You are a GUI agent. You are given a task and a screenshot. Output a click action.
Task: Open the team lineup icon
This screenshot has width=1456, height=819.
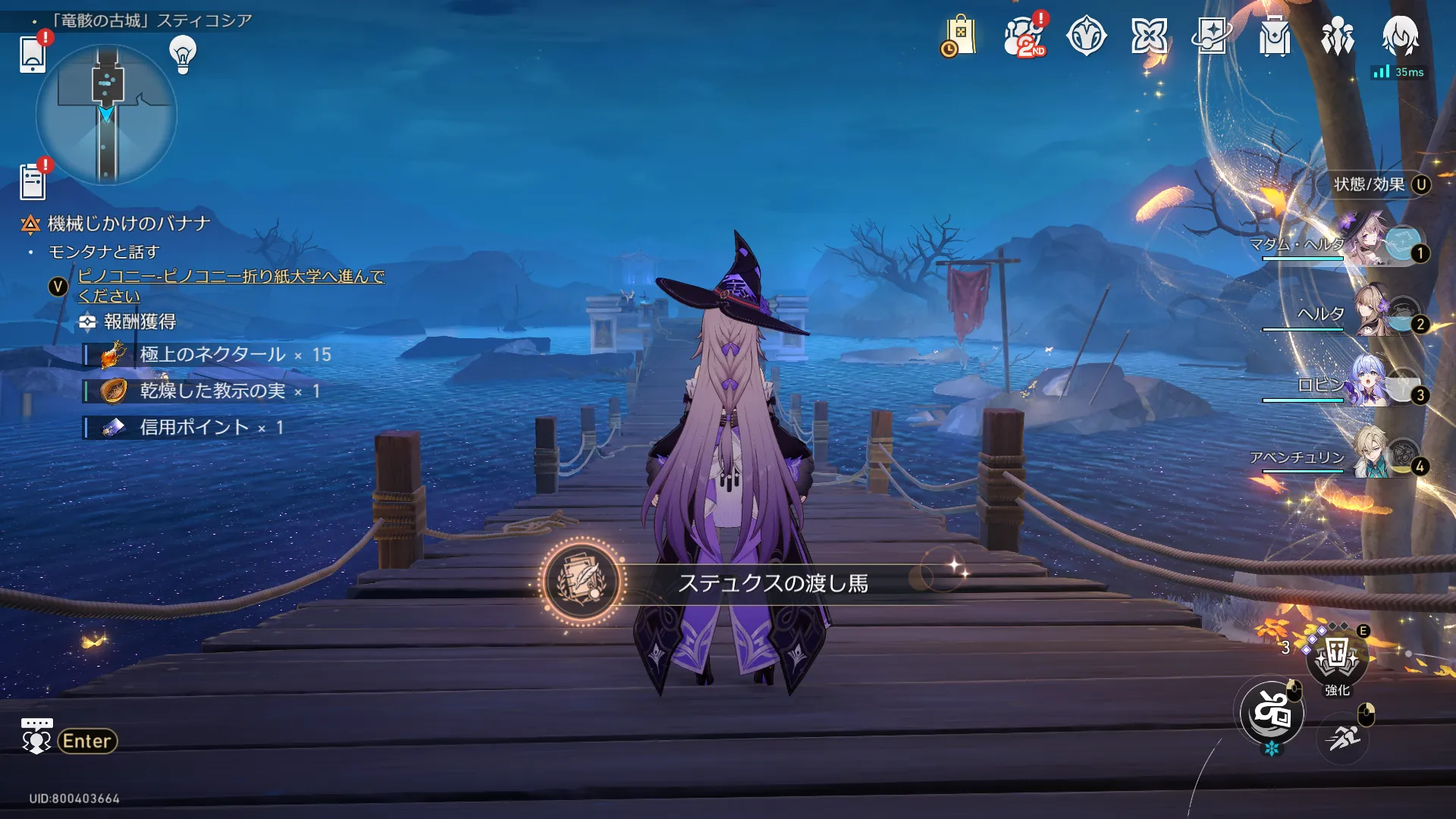coord(1337,36)
